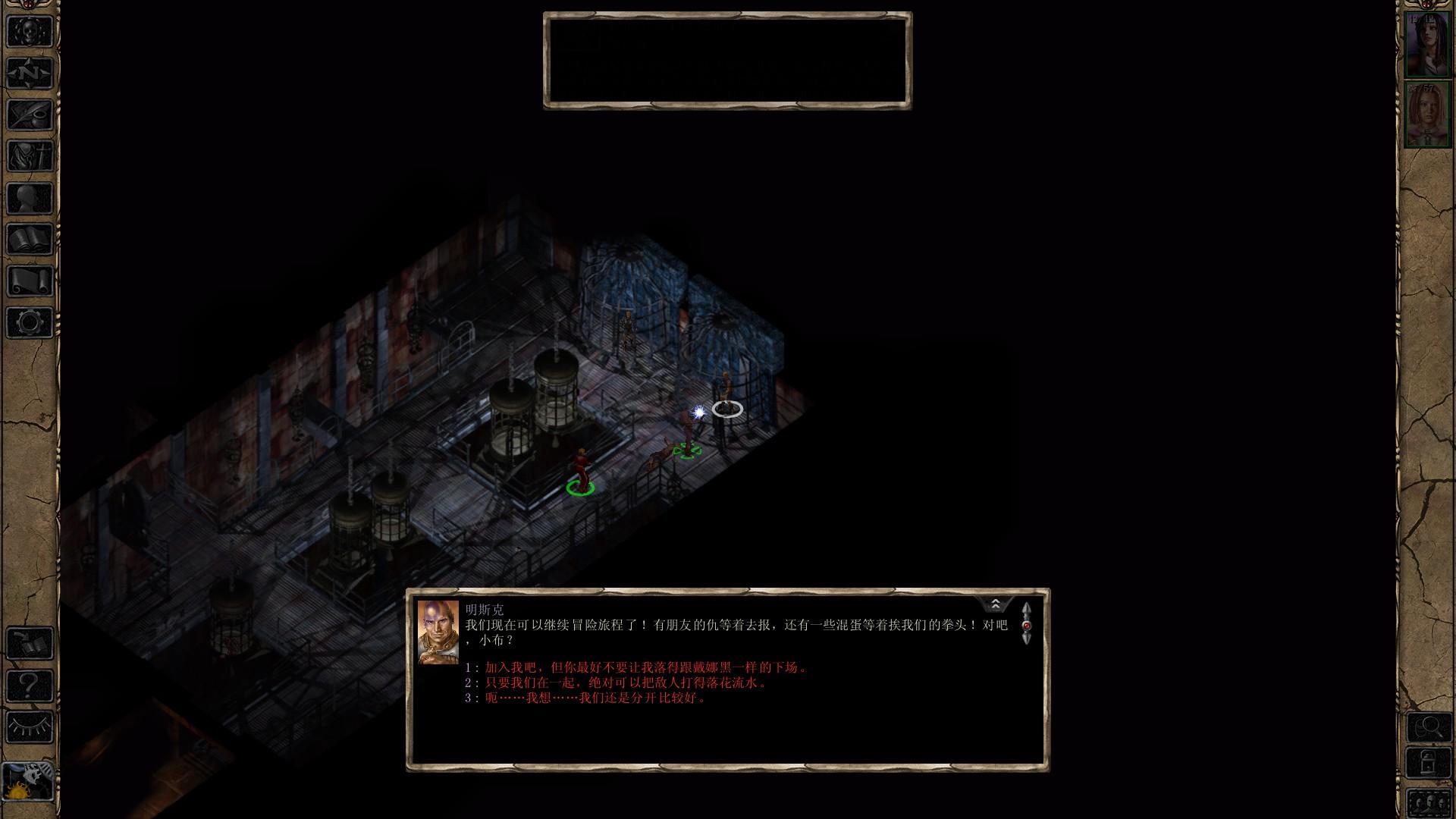Activate the magnifying glass zoom icon

point(1429,726)
